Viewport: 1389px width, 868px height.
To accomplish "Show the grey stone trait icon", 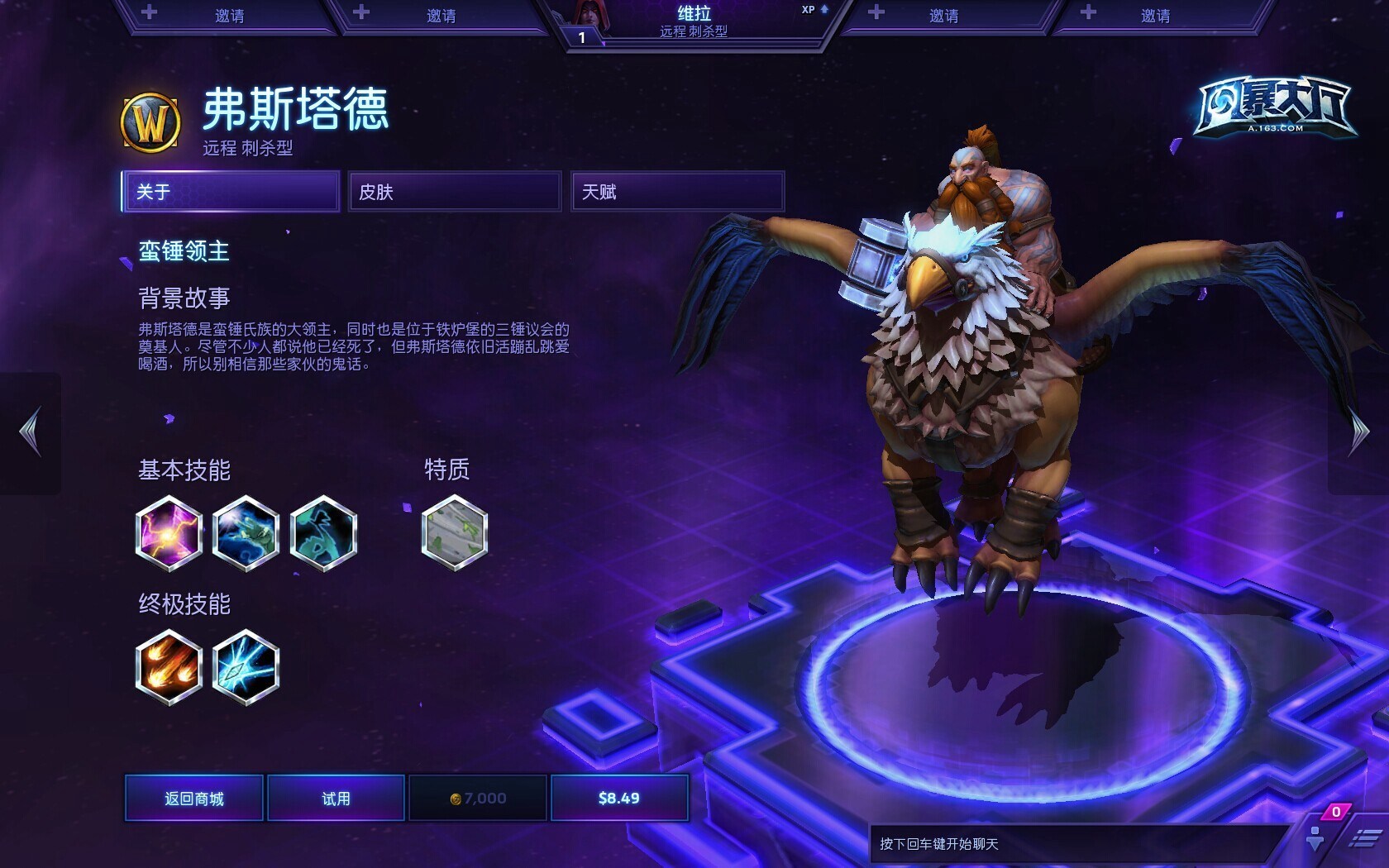I will pyautogui.click(x=454, y=533).
